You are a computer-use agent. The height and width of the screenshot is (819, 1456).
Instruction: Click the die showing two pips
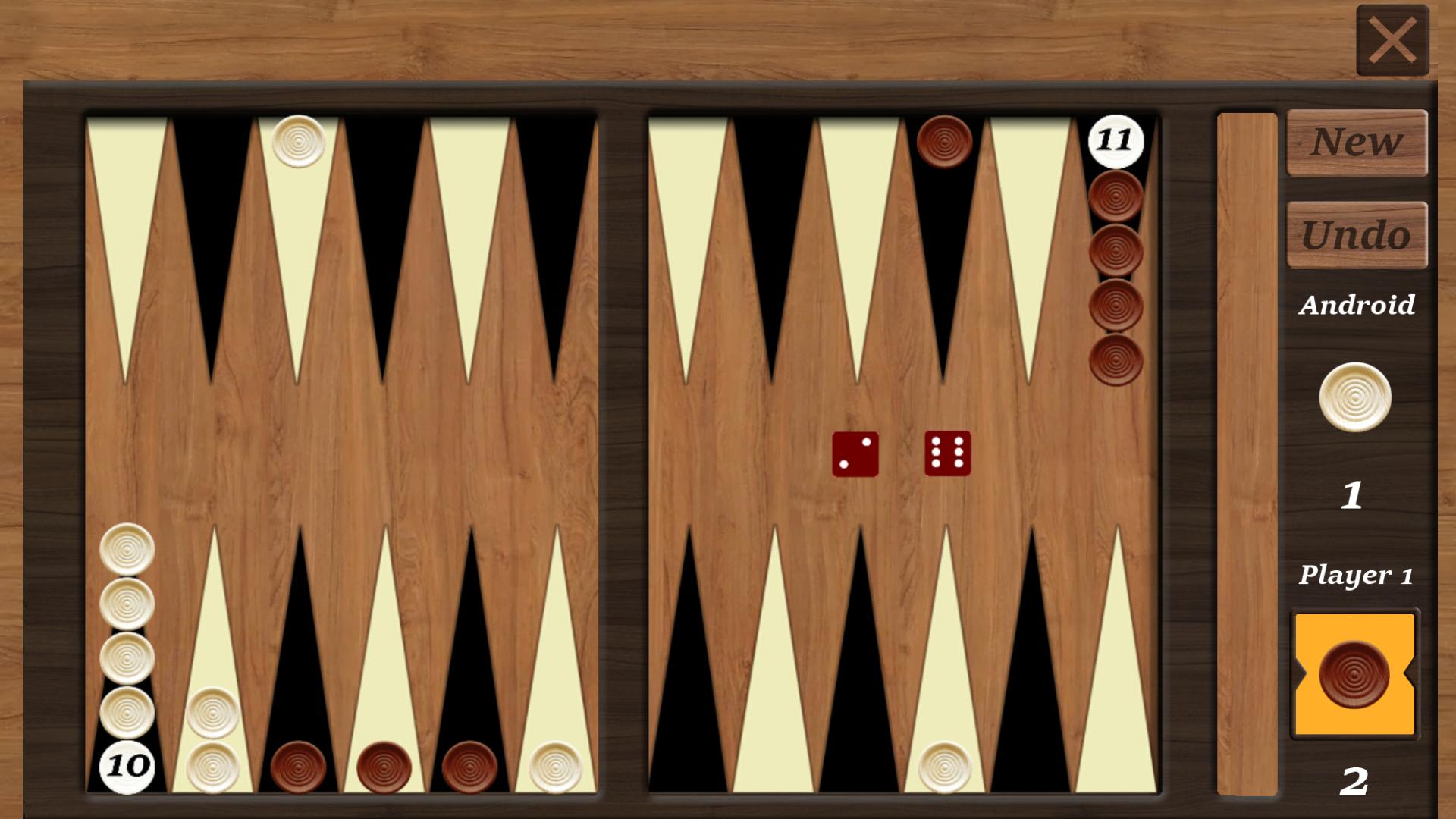coord(857,455)
